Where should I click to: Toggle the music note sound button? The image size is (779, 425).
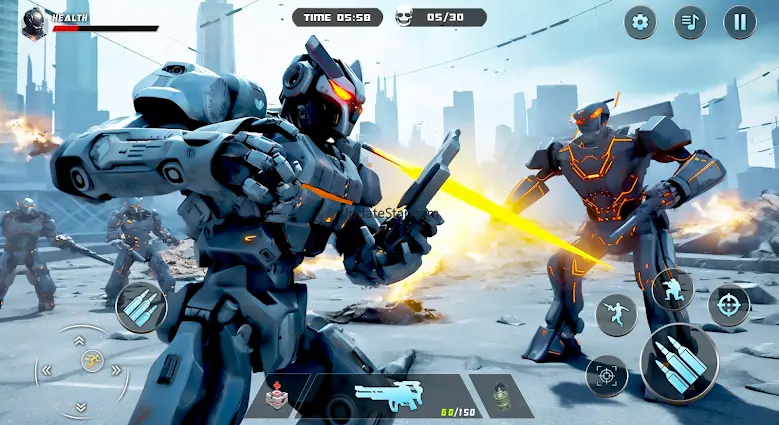click(x=690, y=22)
